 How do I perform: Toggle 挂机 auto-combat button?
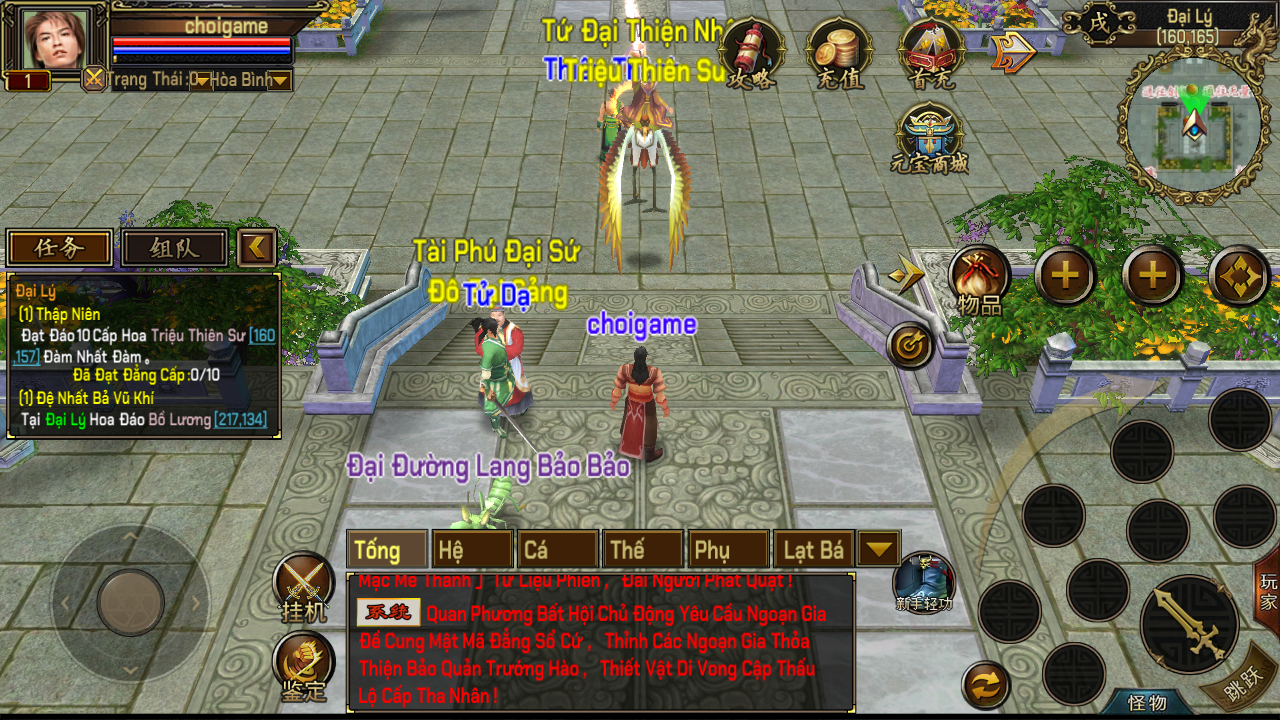pos(304,586)
